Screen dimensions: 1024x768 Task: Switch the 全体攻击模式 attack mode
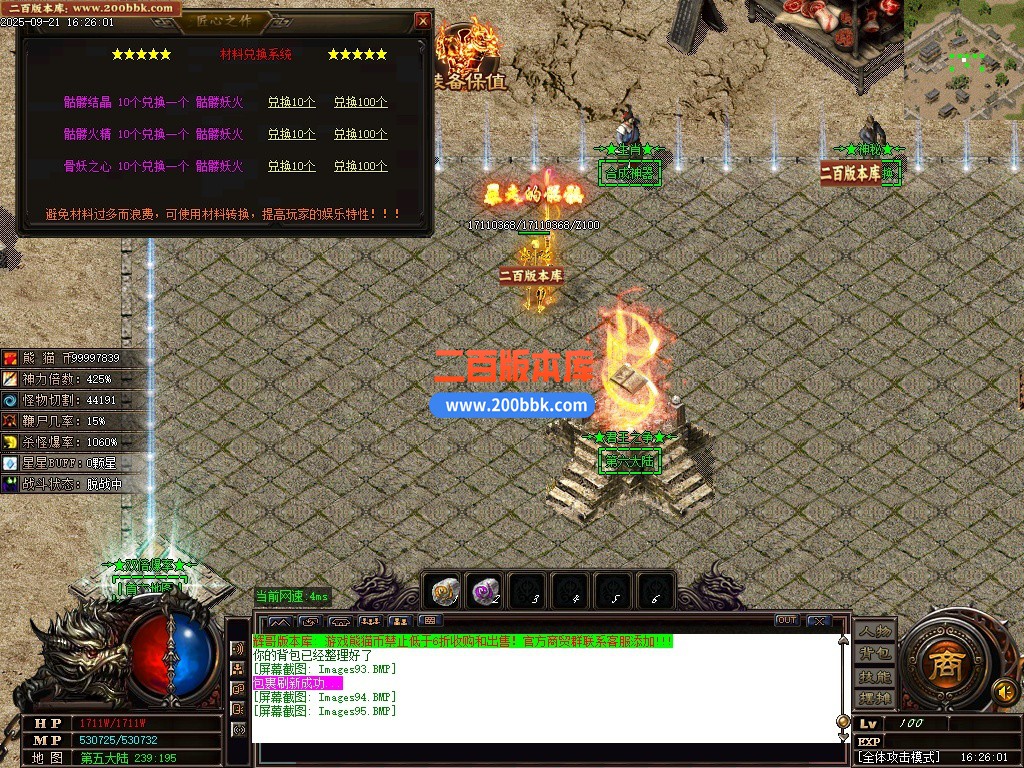pyautogui.click(x=900, y=757)
